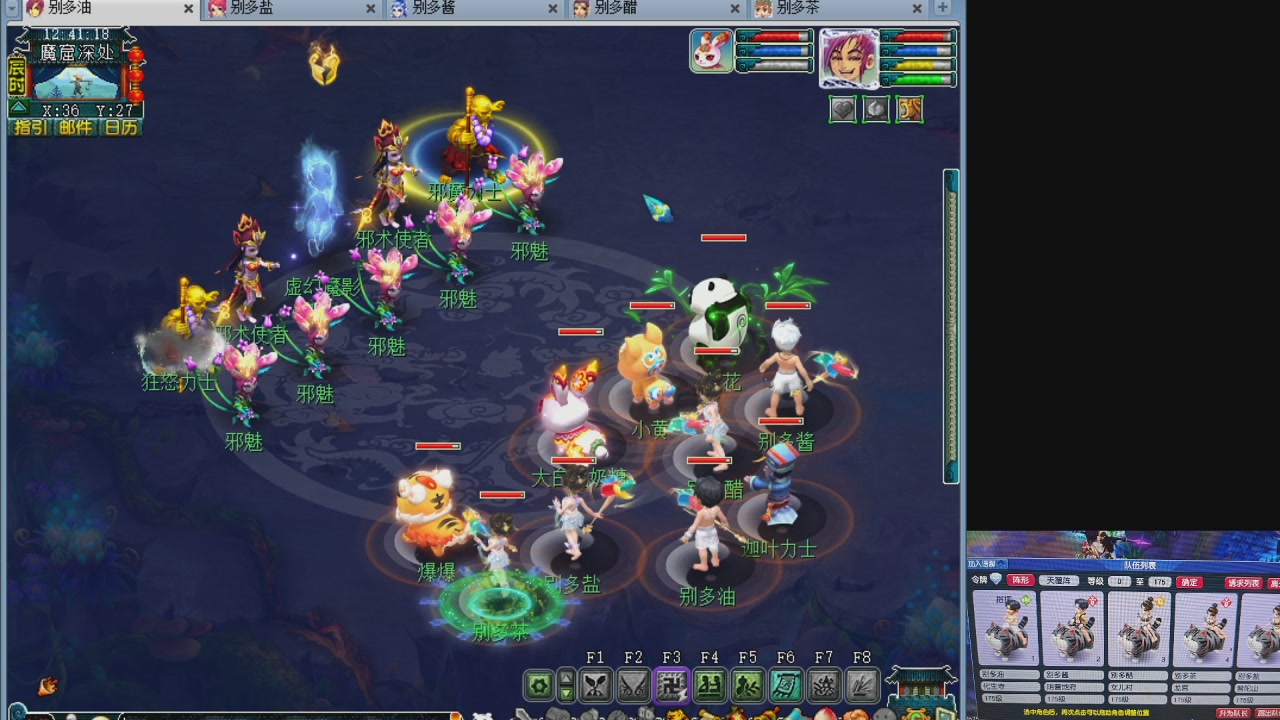
Task: Click the diamond token icon beside 令牌
Action: point(995,580)
